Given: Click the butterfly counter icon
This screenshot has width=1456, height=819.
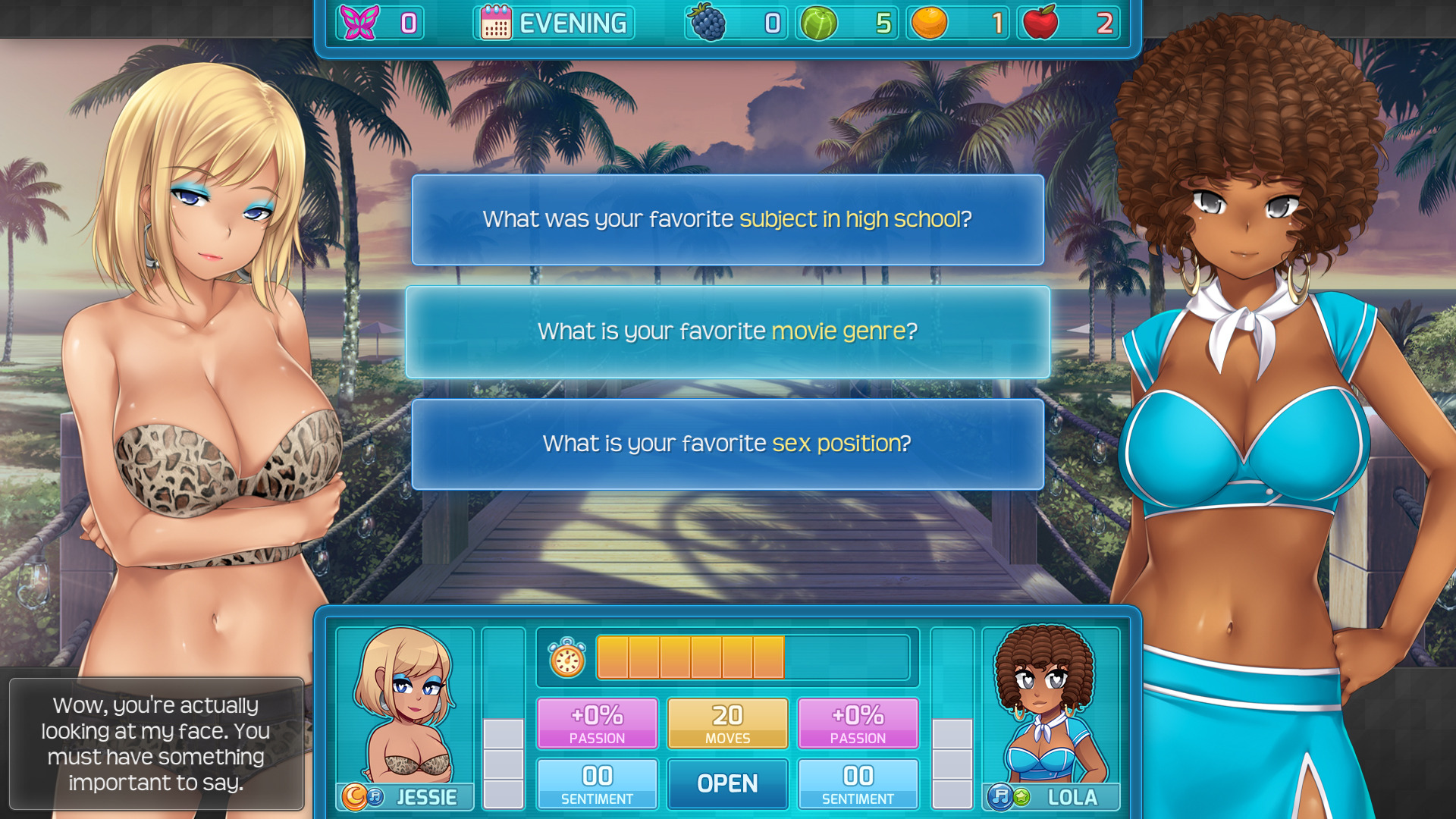Looking at the screenshot, I should click(362, 23).
